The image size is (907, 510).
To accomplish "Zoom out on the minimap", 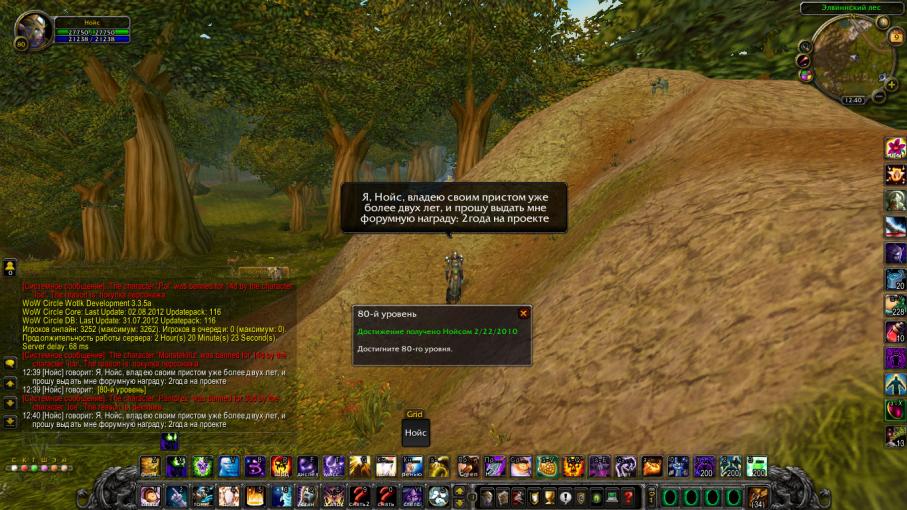I will tap(878, 98).
